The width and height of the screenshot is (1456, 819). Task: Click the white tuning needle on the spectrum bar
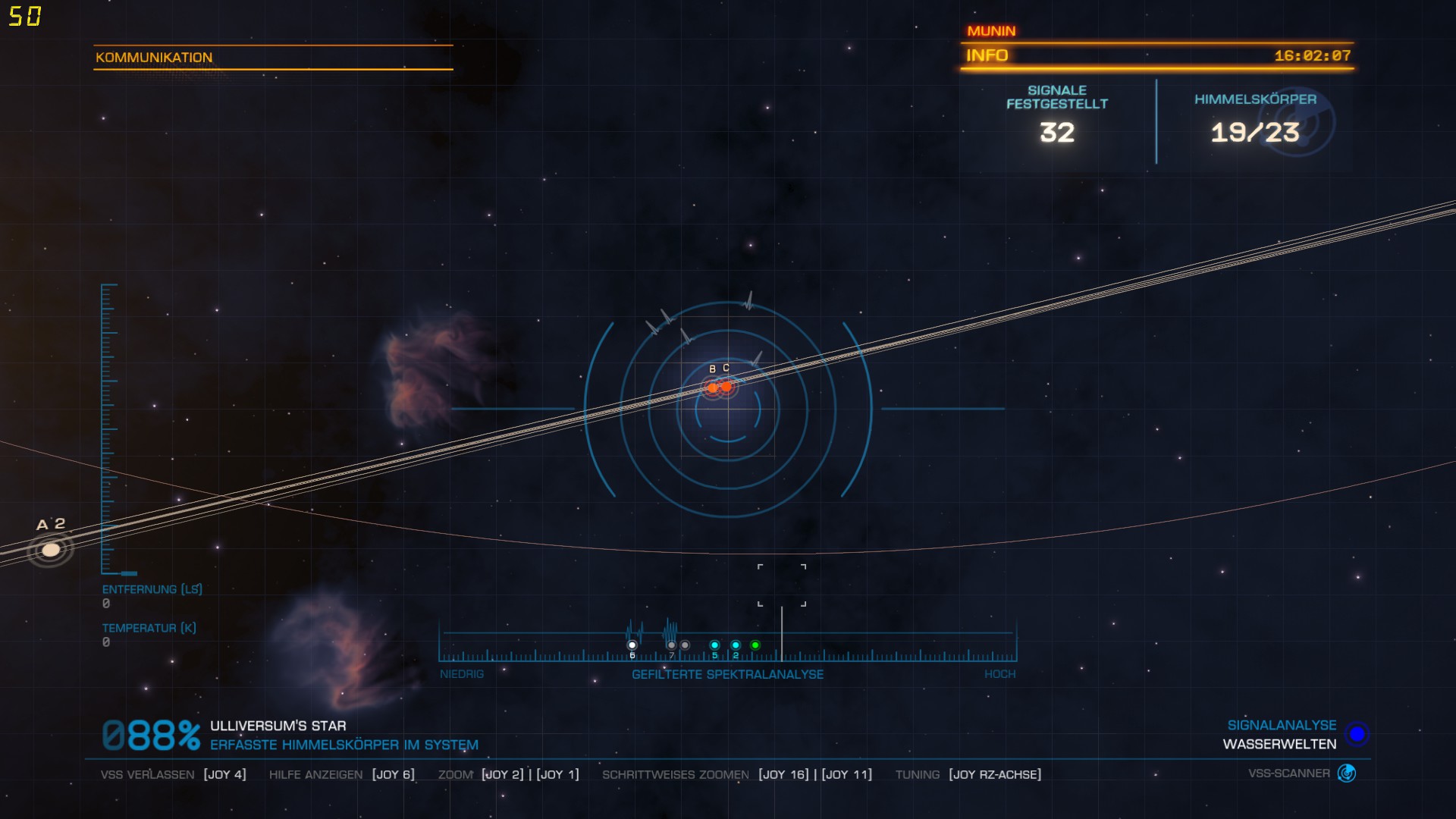(x=782, y=634)
